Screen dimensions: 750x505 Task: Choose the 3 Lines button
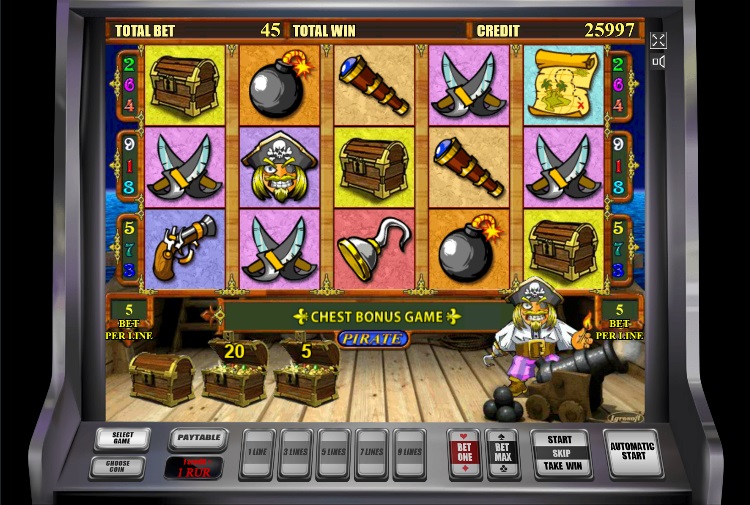296,453
